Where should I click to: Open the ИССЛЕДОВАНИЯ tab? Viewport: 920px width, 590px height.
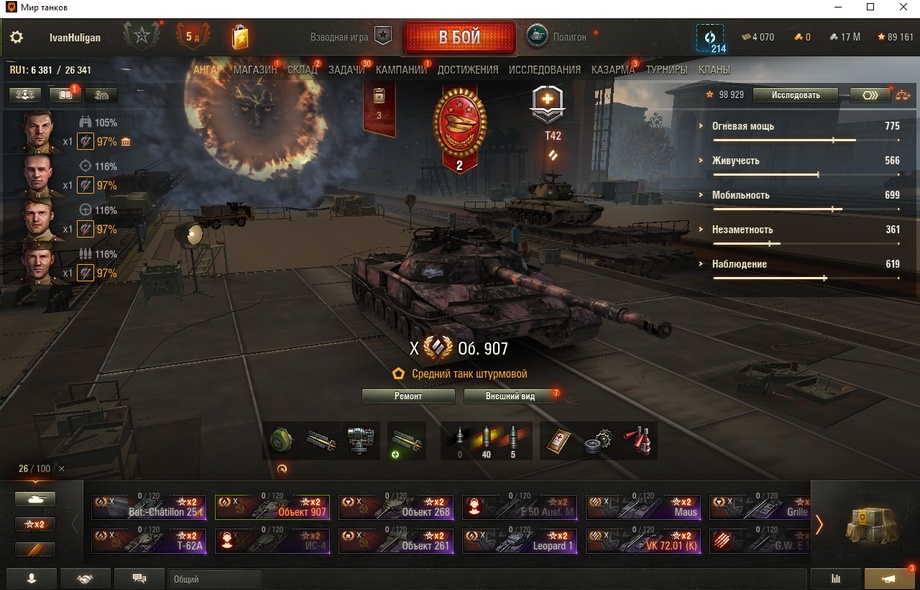(x=544, y=70)
